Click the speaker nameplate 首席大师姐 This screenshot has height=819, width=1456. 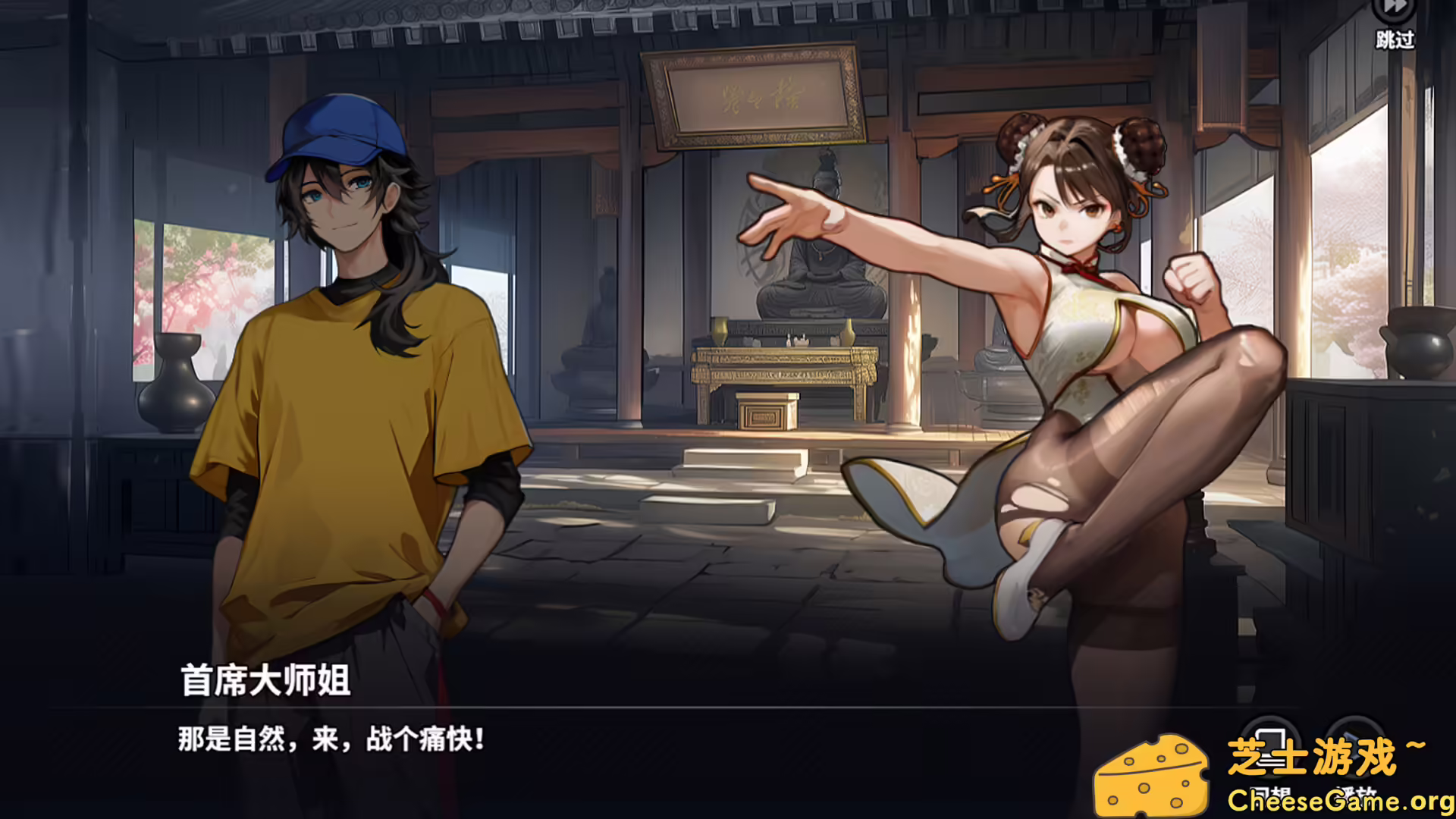click(x=264, y=679)
